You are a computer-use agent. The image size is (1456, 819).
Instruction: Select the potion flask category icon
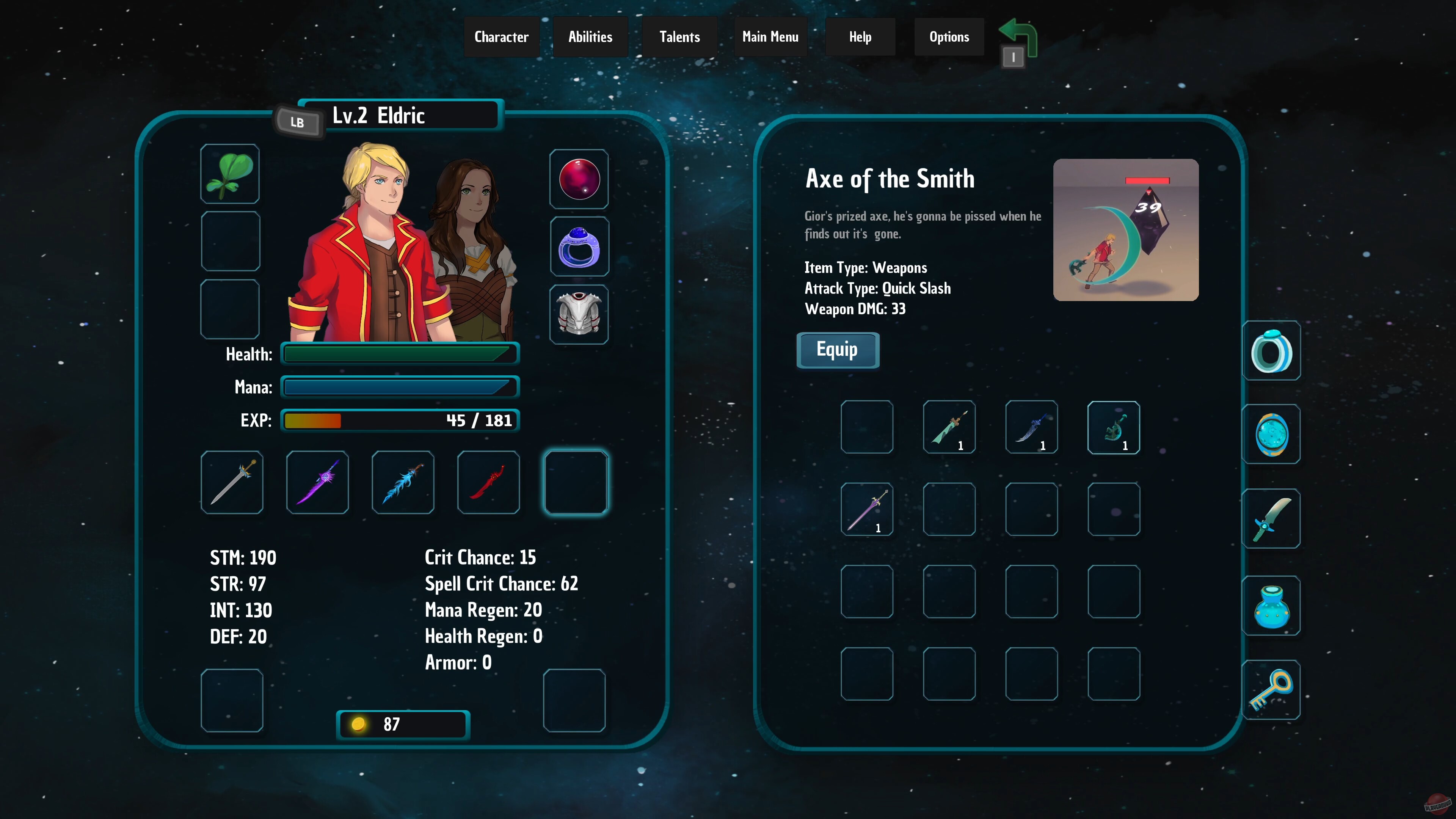click(x=1271, y=606)
